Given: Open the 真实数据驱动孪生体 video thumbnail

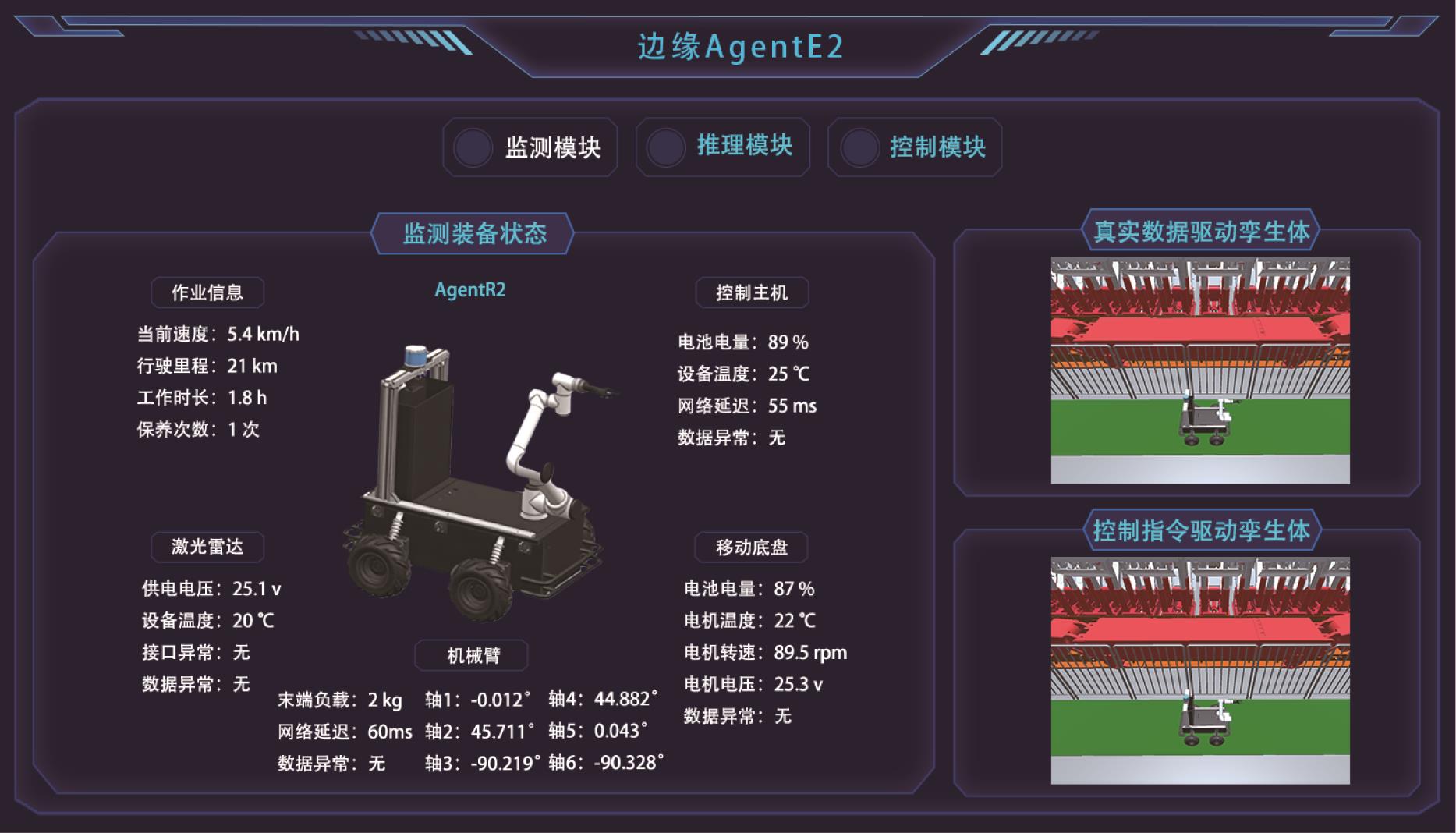Looking at the screenshot, I should pos(1200,370).
